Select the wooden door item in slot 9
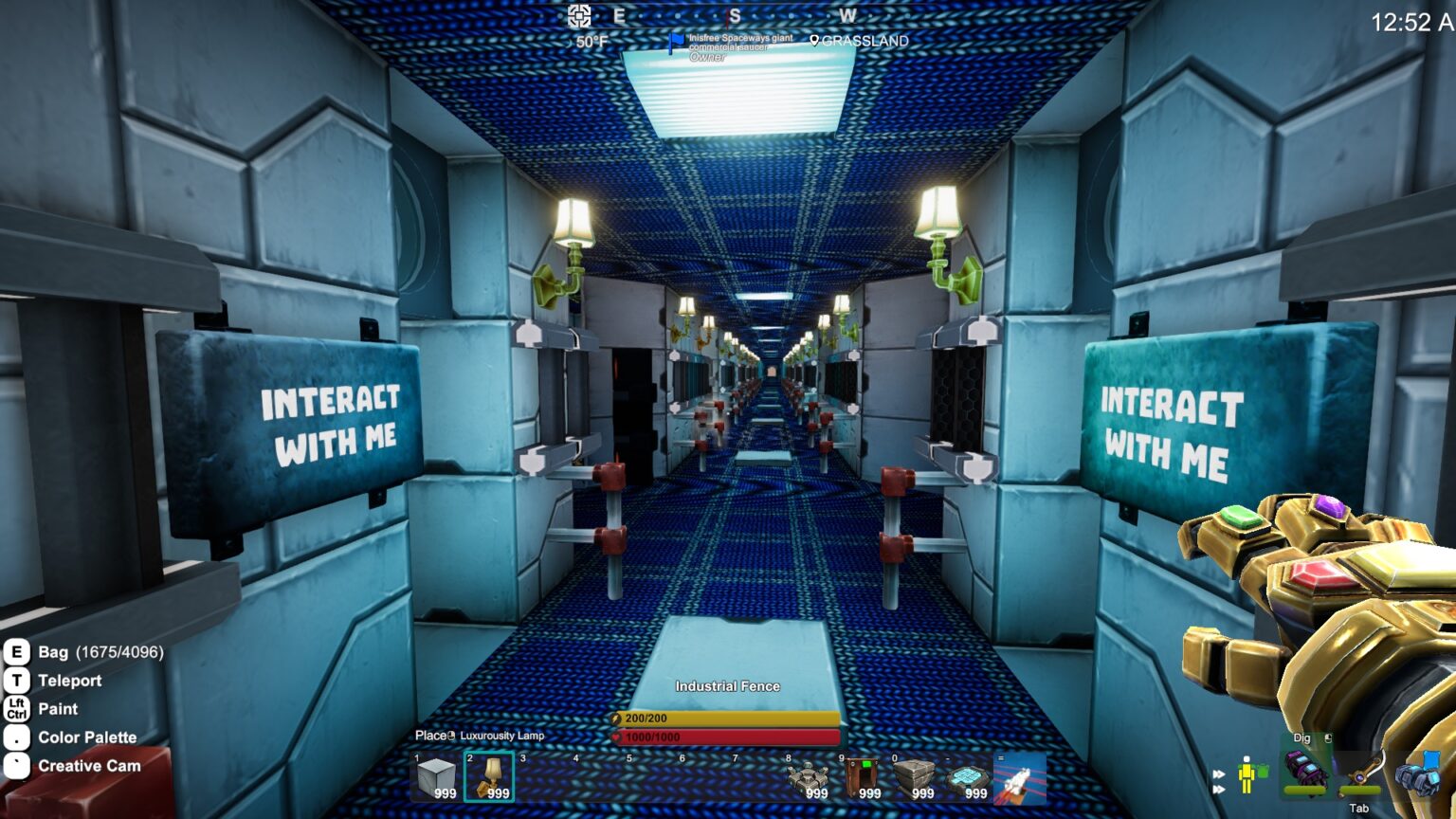The width and height of the screenshot is (1456, 819). [861, 777]
